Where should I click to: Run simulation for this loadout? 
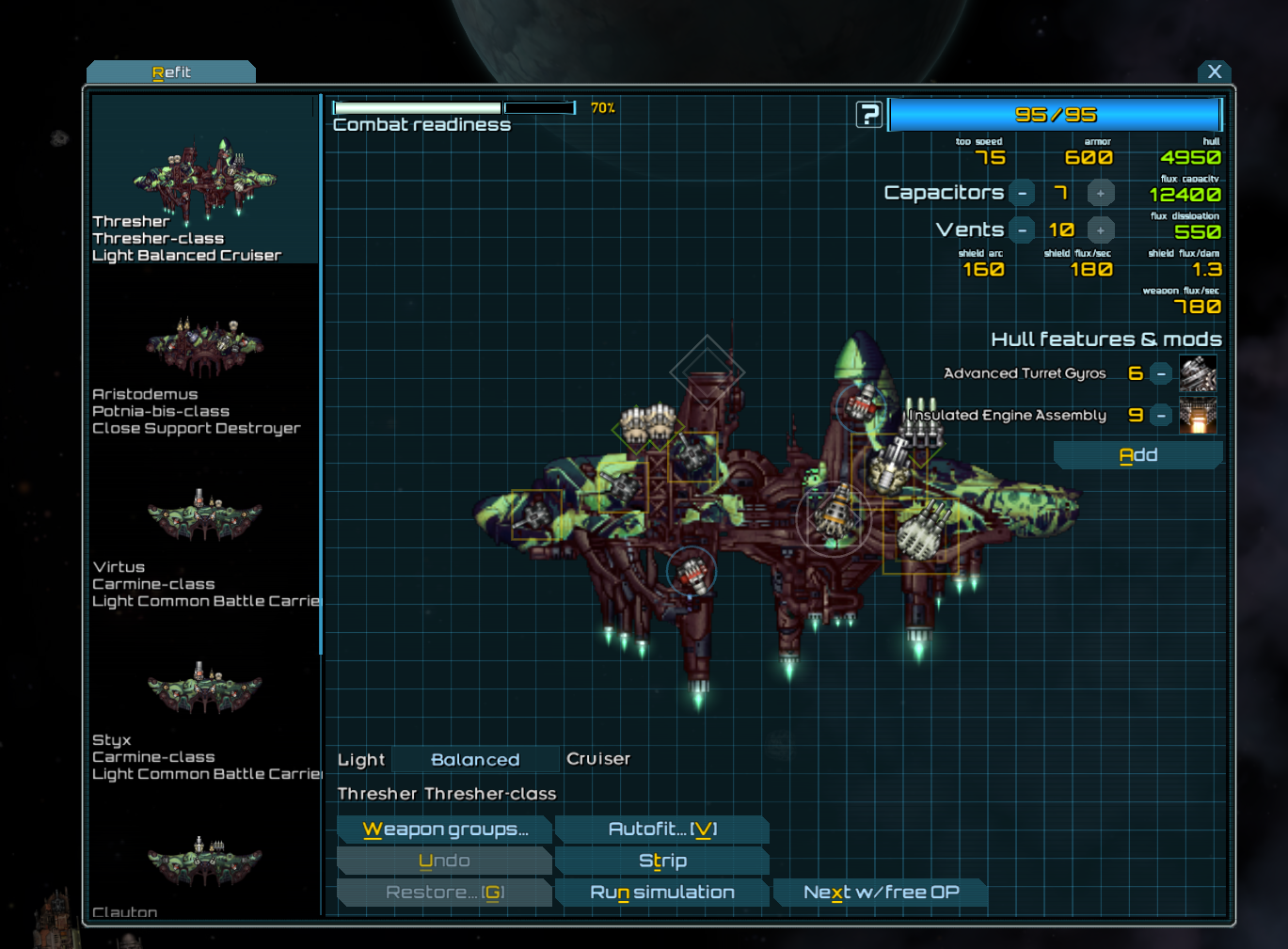pos(662,893)
